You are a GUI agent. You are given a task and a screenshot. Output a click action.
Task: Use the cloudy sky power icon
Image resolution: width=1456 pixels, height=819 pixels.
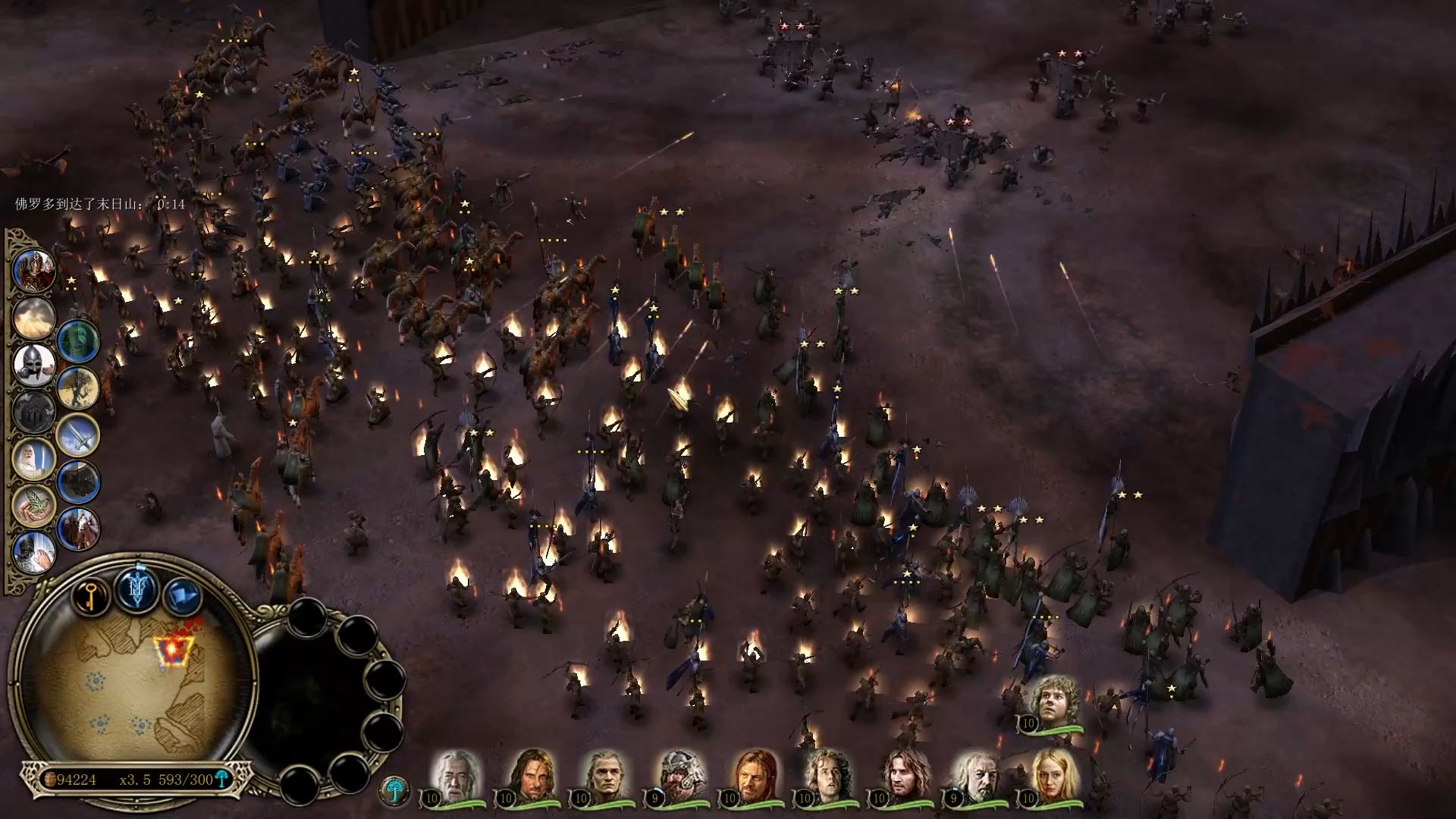(x=34, y=318)
